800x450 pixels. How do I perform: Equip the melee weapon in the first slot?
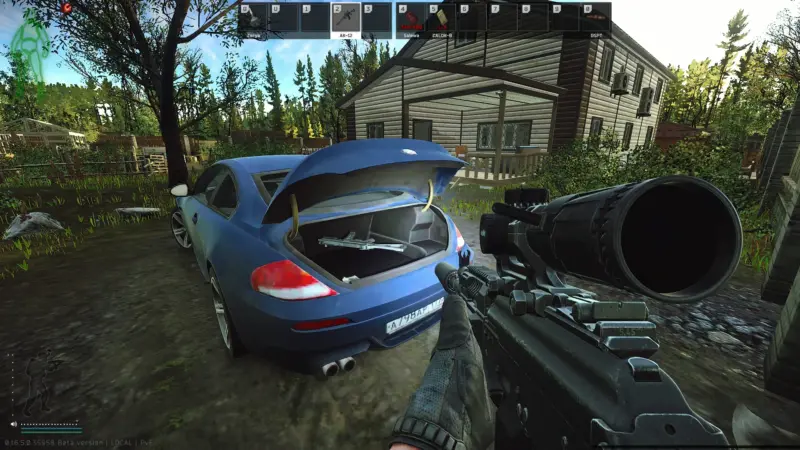tap(252, 19)
